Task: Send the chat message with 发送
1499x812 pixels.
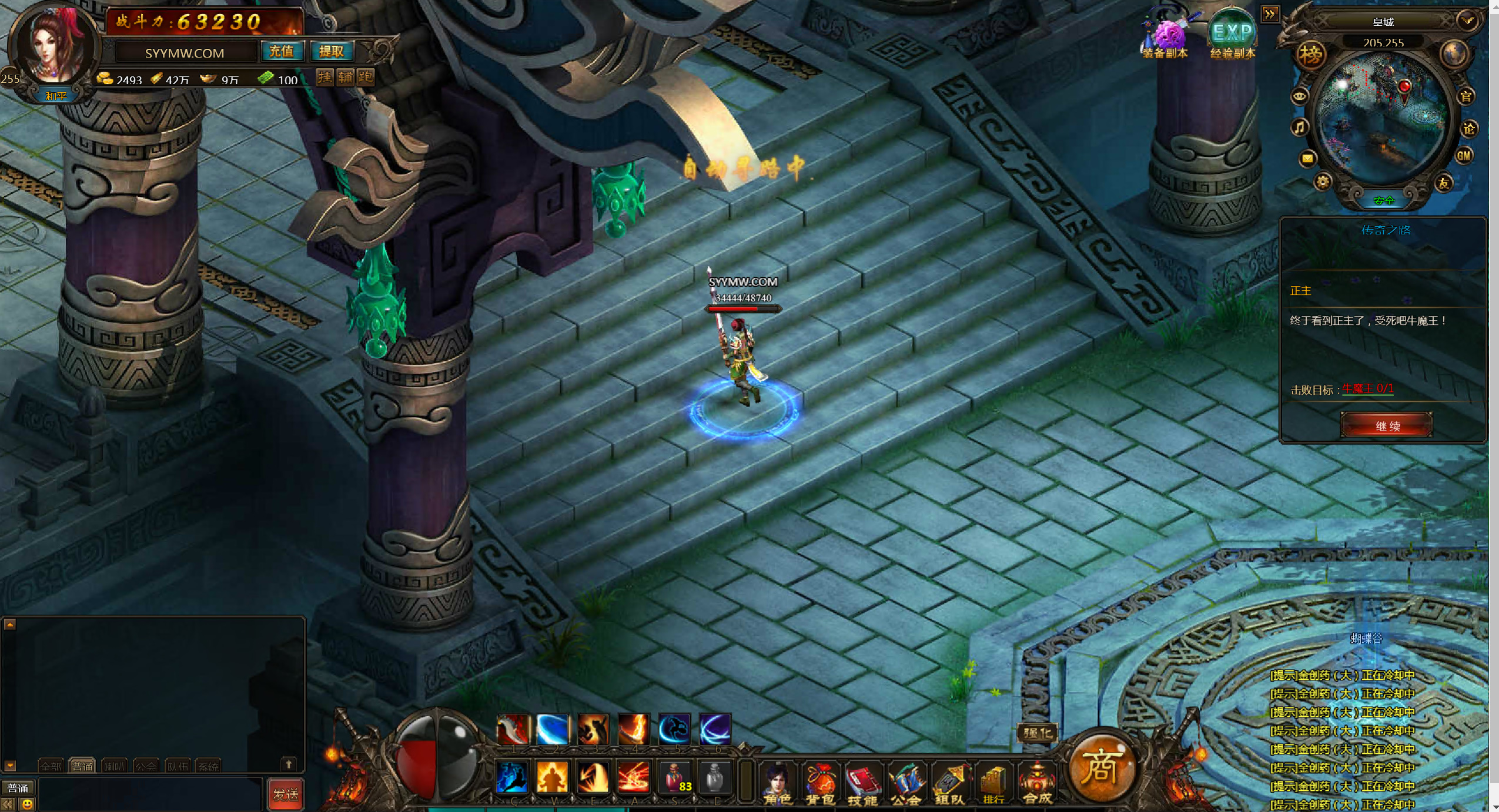Action: click(286, 794)
